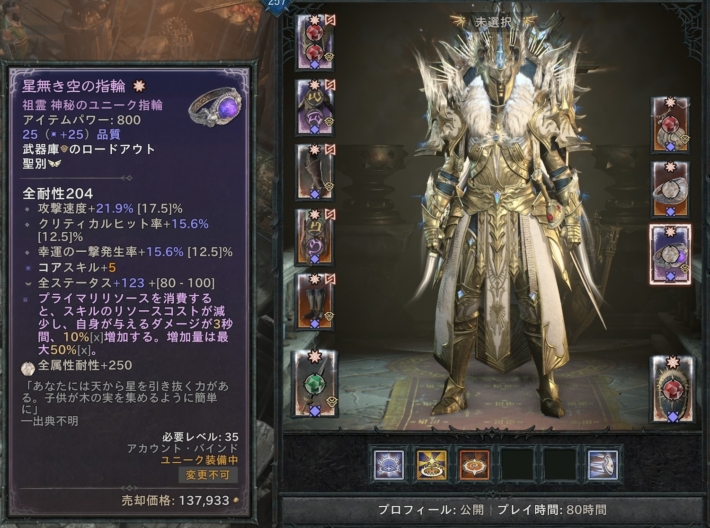This screenshot has width=710, height=528.
Task: Select the blue spiked-circle skill icon
Action: click(389, 464)
